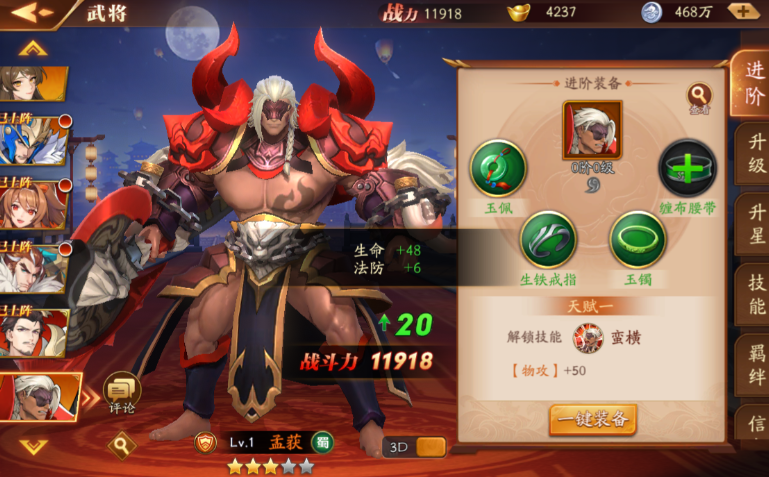
Task: Select the 缠布腰带 equipment slot
Action: click(x=687, y=168)
